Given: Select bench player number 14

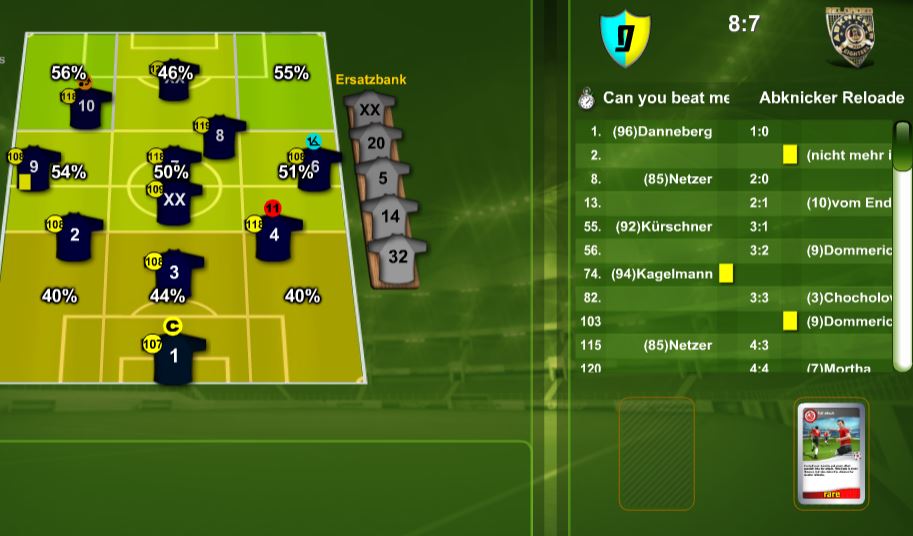Looking at the screenshot, I should pos(390,216).
